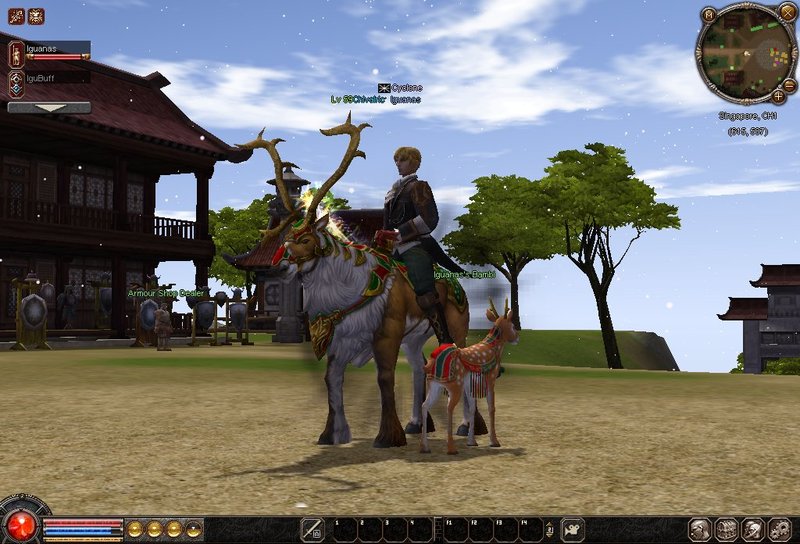Click the sword icon beside the hotbar

pyautogui.click(x=312, y=529)
